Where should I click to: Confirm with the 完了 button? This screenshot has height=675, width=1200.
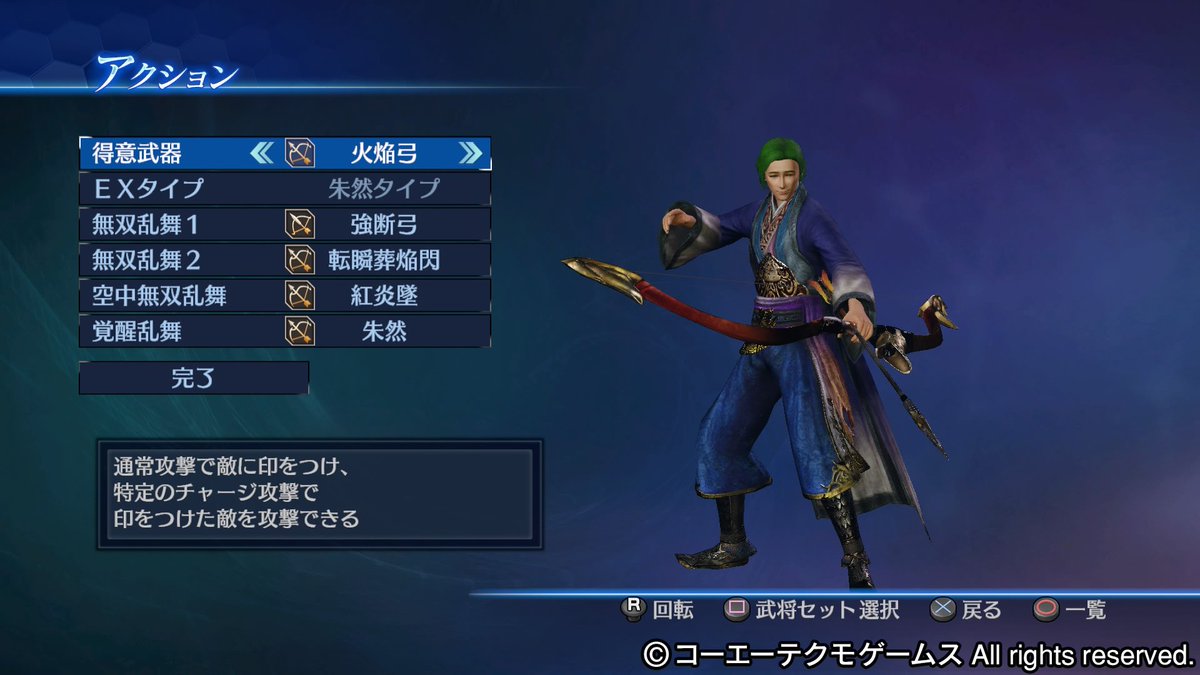194,378
